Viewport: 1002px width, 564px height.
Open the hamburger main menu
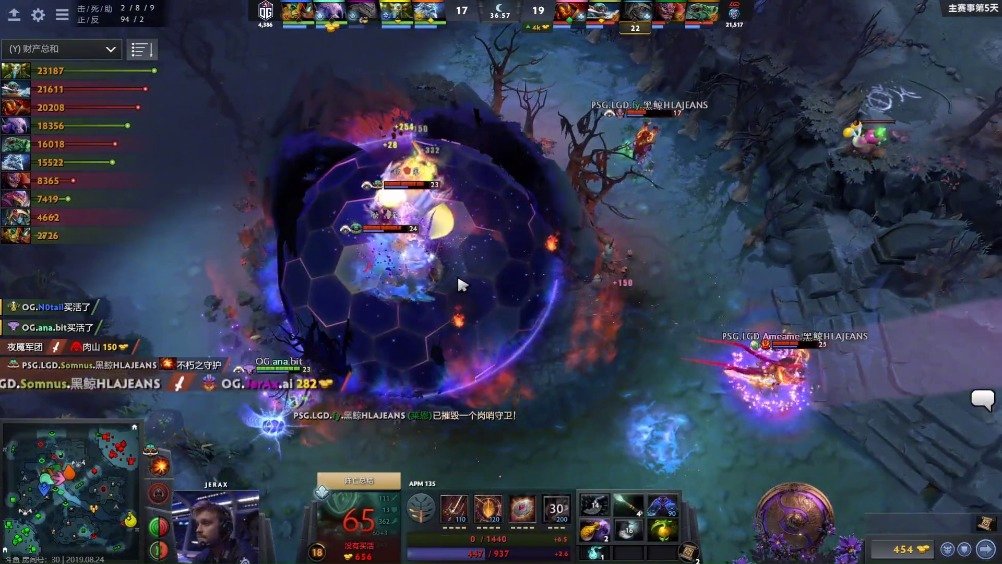pos(62,15)
